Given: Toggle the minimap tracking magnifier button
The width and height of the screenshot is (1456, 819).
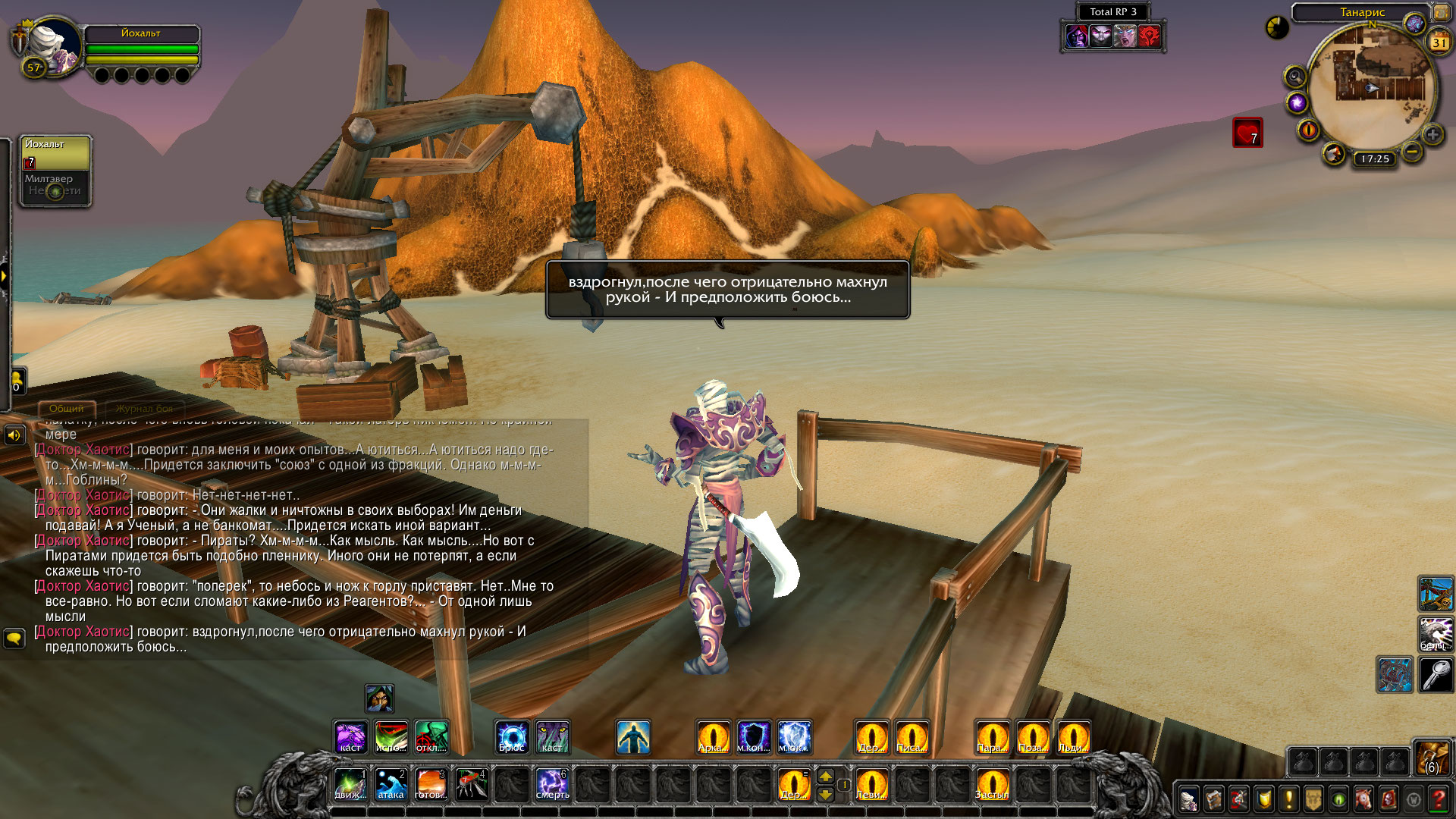Looking at the screenshot, I should tap(1294, 77).
